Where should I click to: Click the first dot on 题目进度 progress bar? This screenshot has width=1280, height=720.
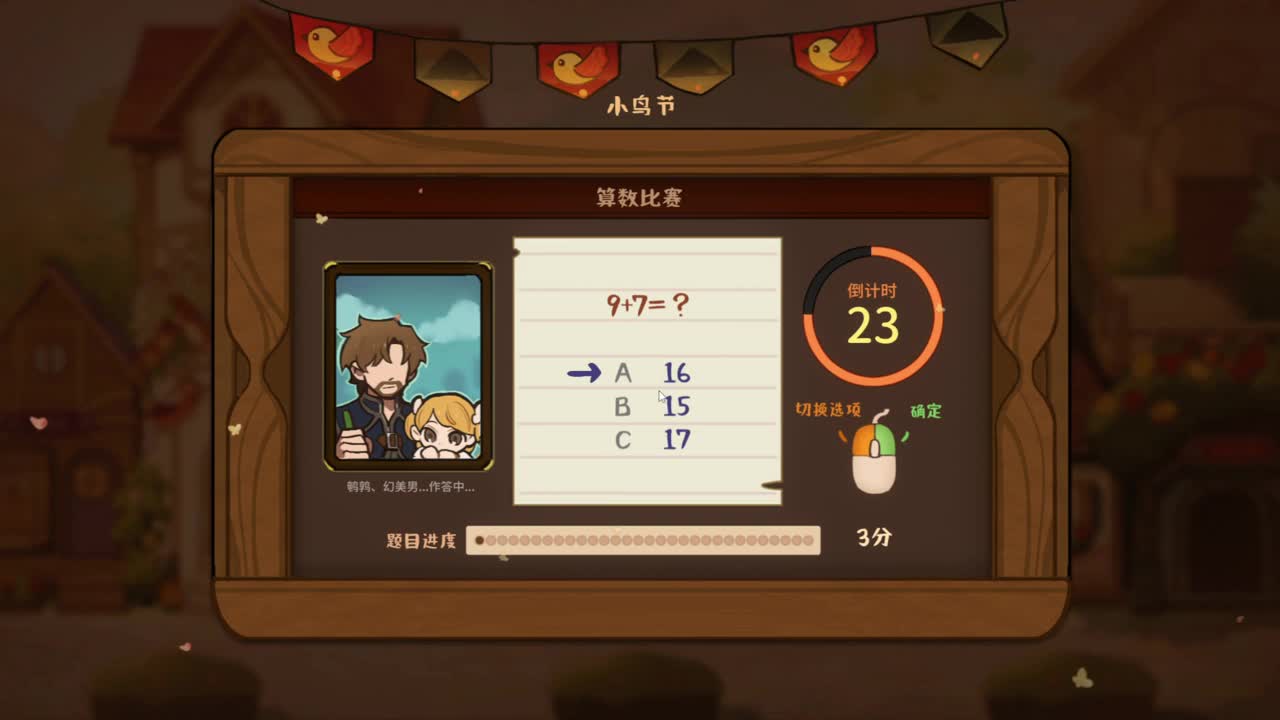(x=482, y=540)
